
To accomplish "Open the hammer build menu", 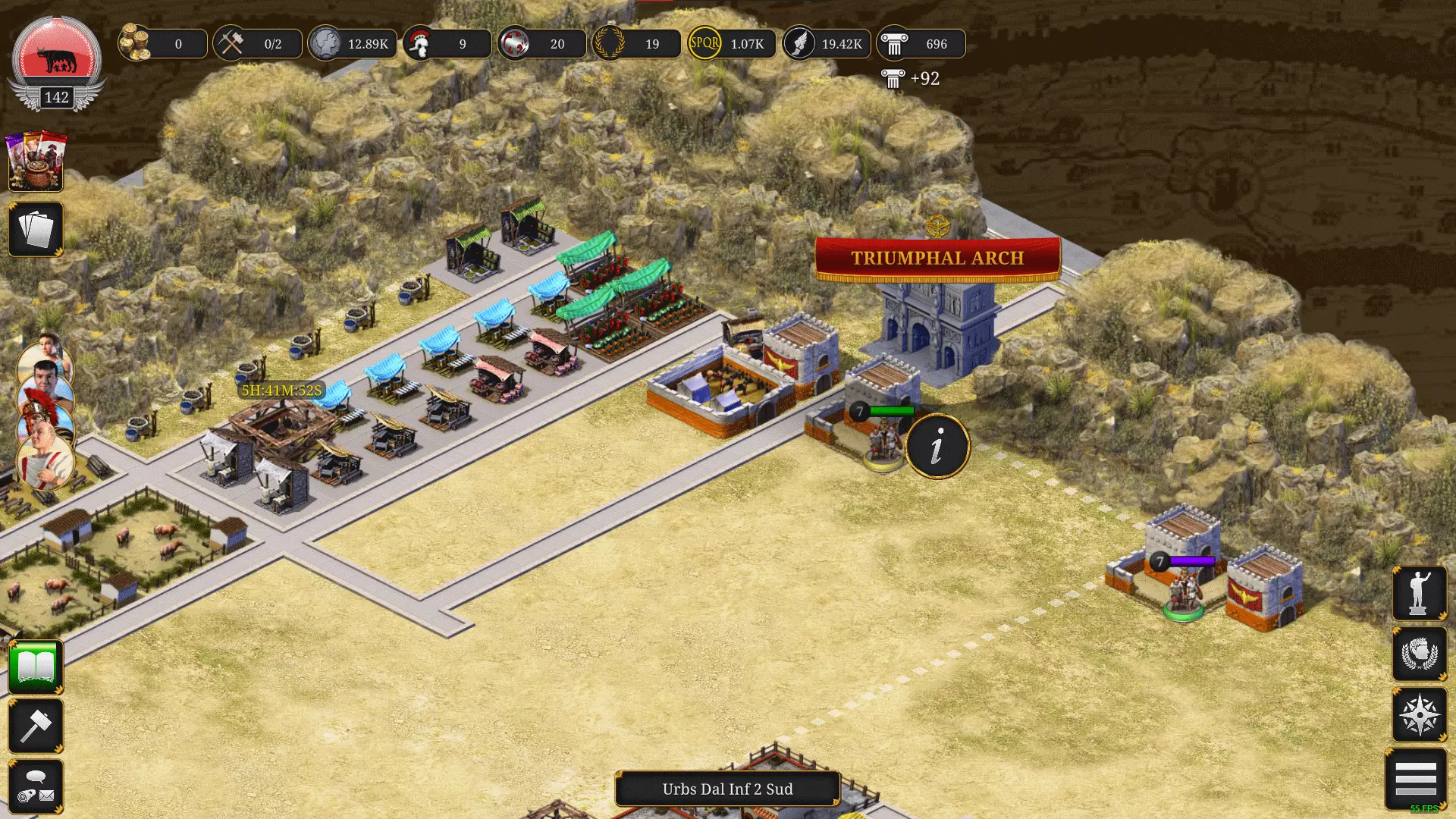I will pyautogui.click(x=36, y=726).
